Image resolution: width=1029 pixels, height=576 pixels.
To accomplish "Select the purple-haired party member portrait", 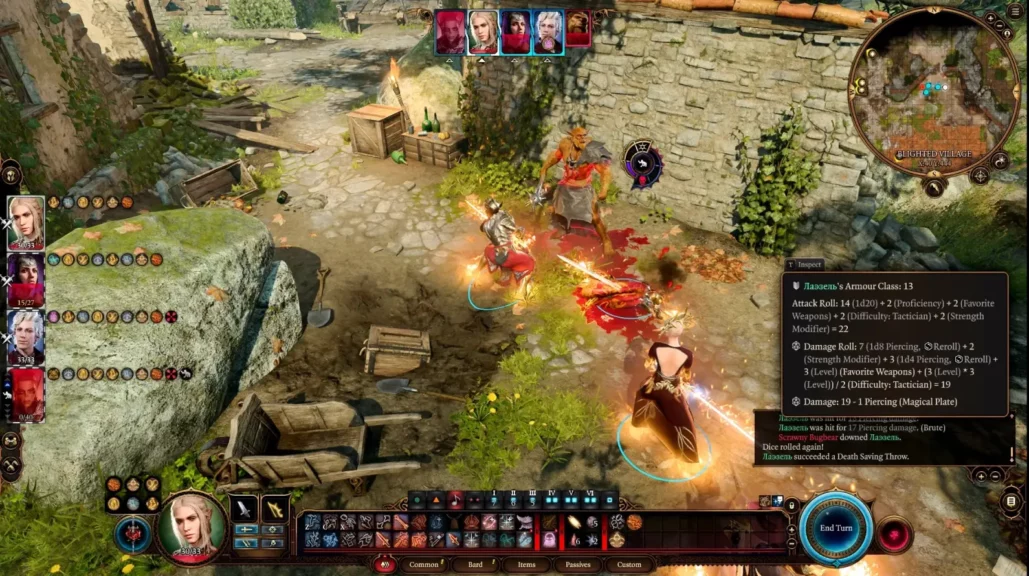I will 26,279.
